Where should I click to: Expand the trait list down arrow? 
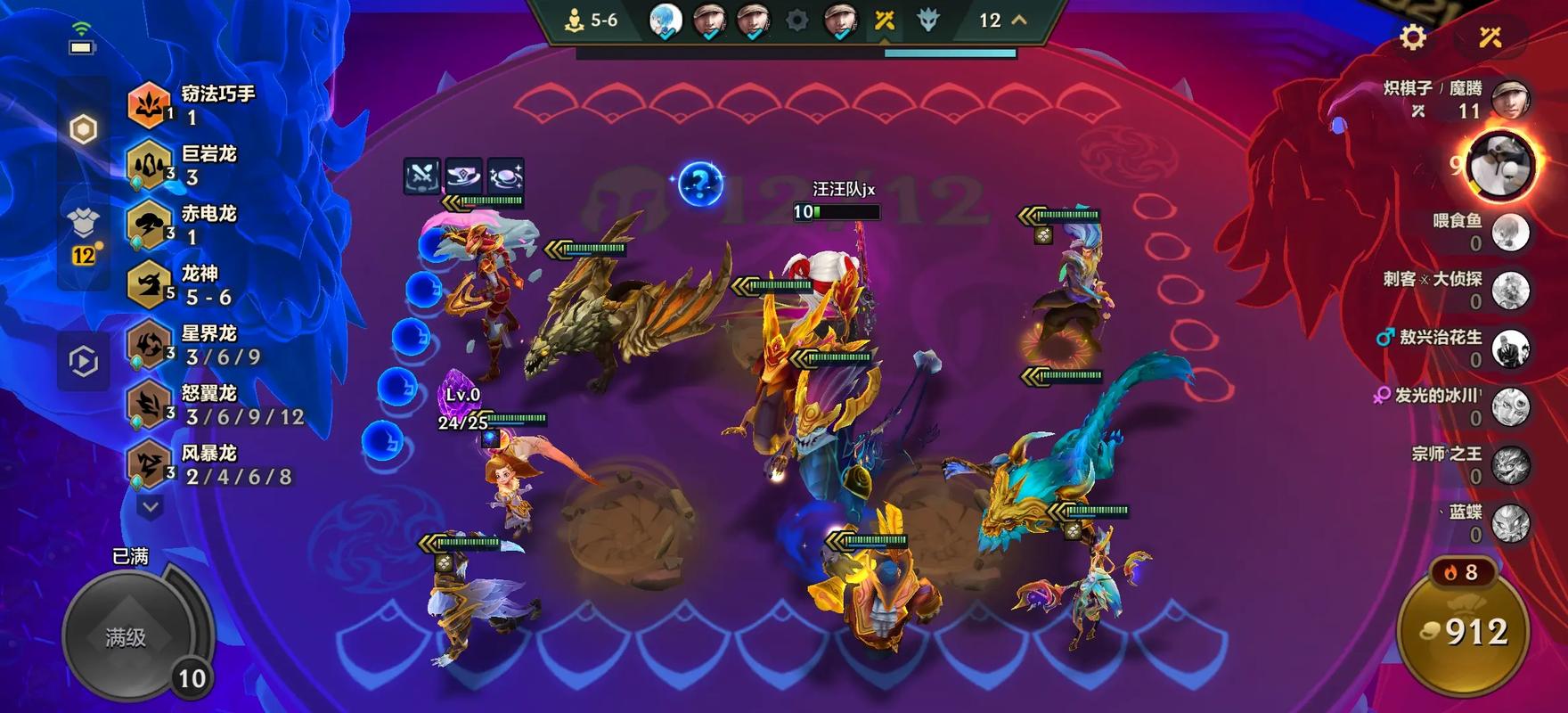point(151,507)
